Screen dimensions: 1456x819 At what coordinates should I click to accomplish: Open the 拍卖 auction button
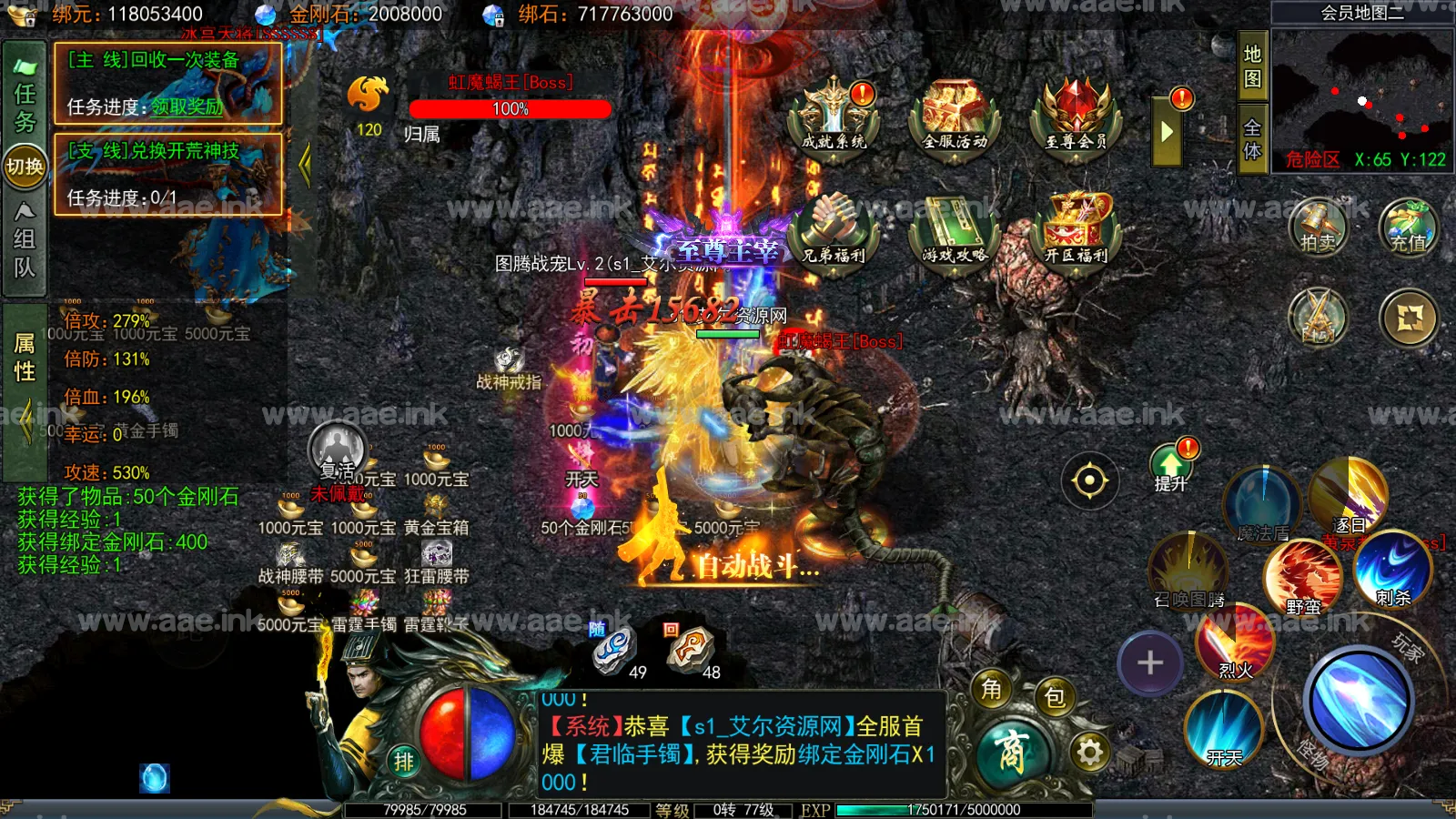pyautogui.click(x=1318, y=226)
